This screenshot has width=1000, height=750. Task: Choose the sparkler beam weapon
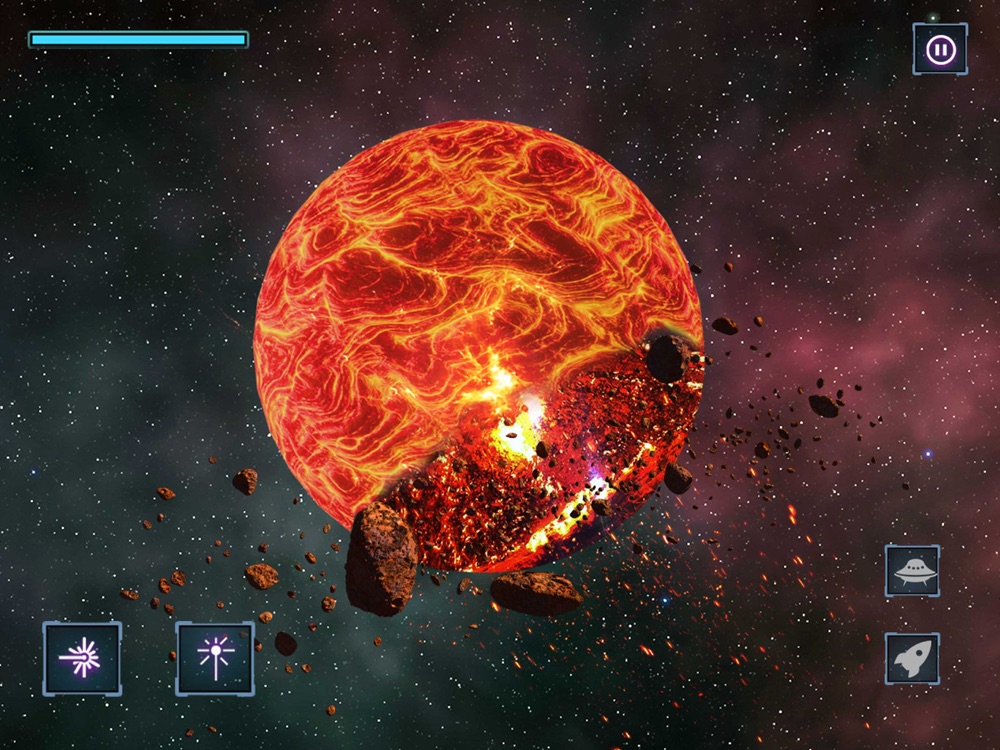[215, 658]
